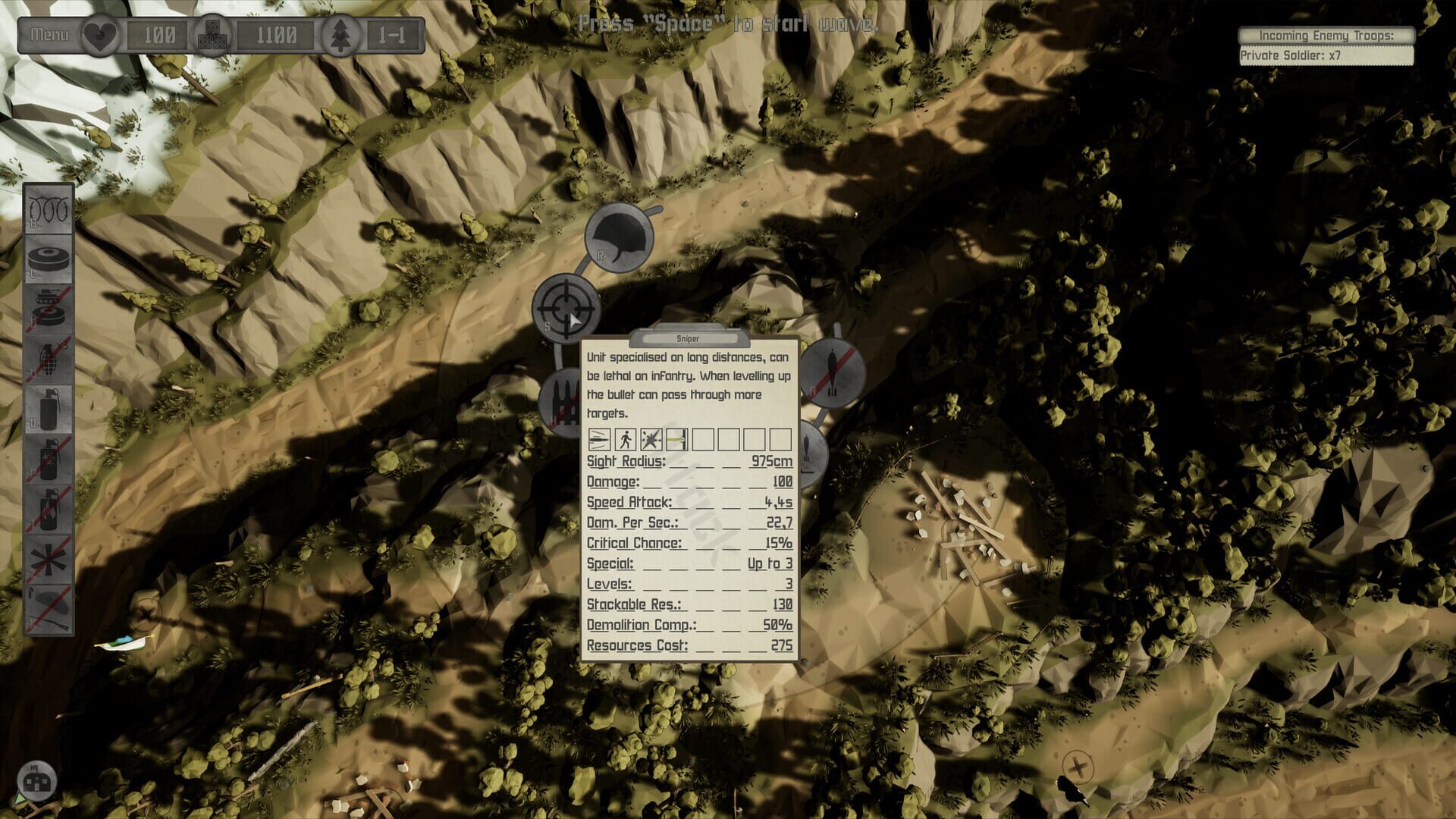Select the Rifleman helmet unit icon

tap(618, 239)
